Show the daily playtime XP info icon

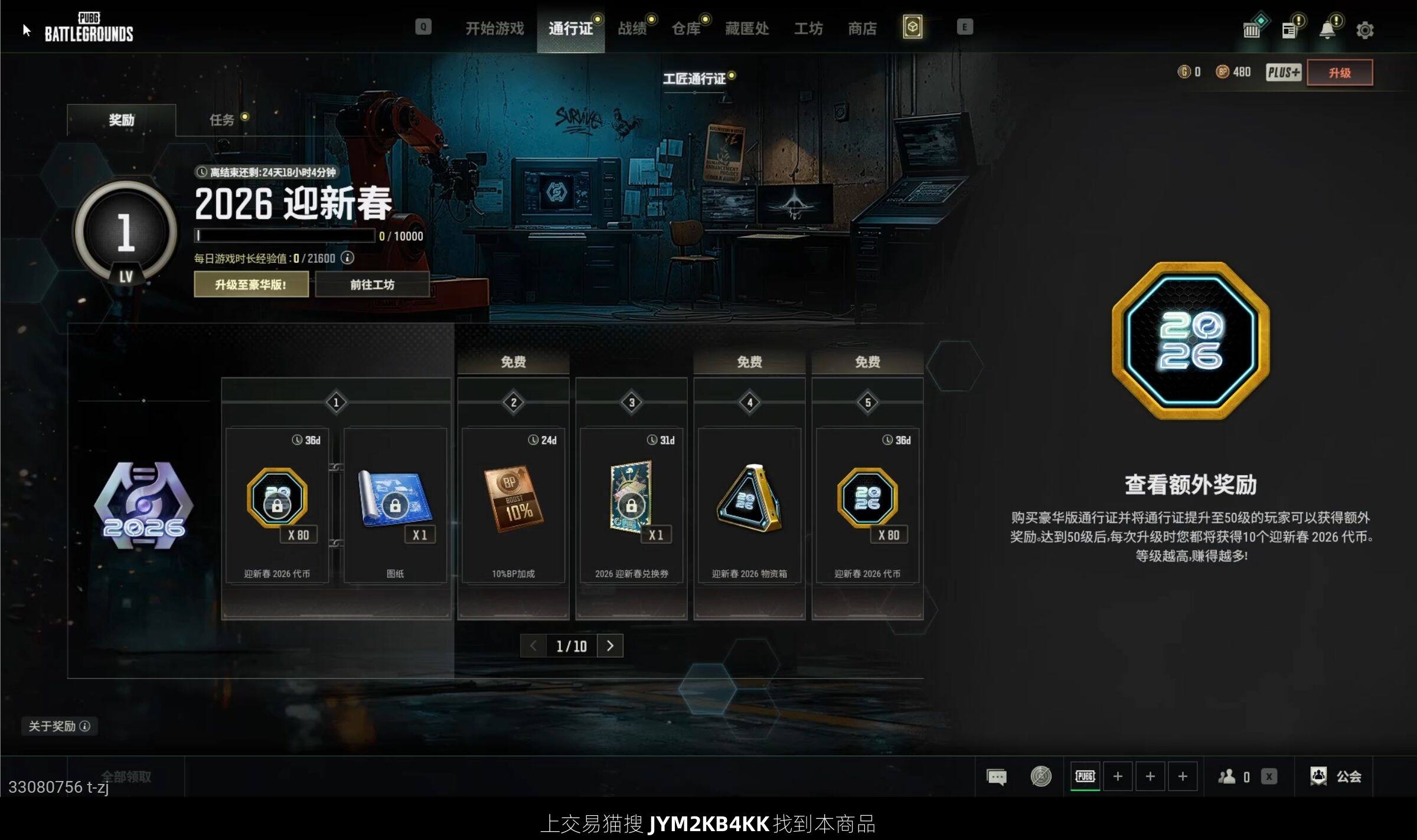(x=348, y=258)
